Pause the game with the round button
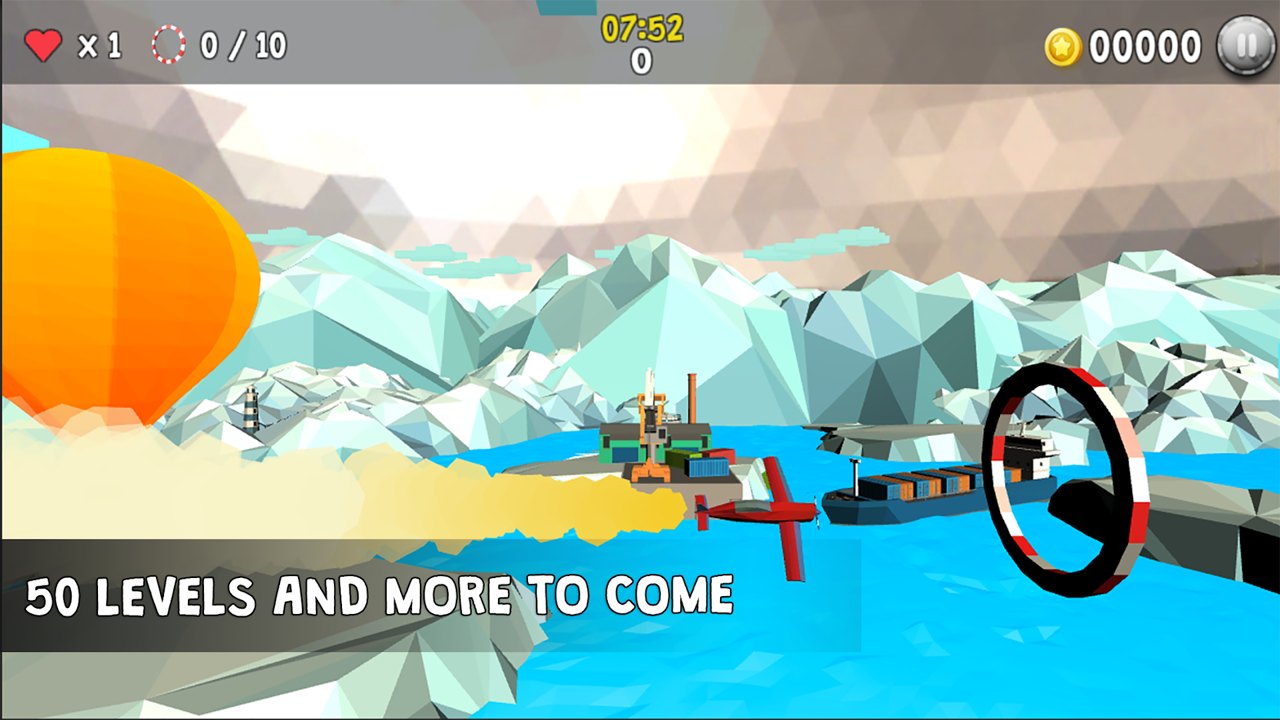 tap(1245, 46)
